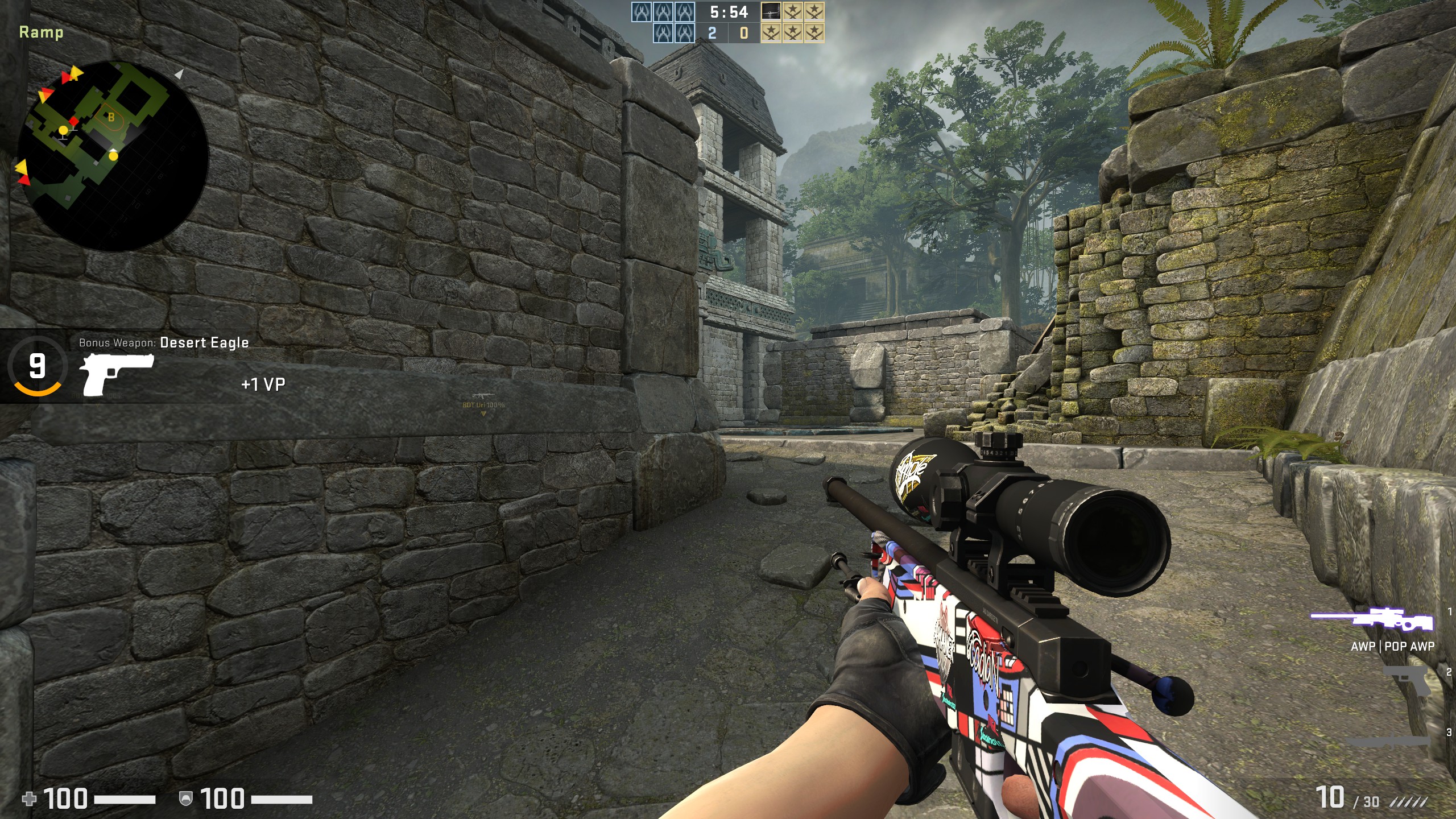Open the round timer showing 5:54
1456x819 pixels.
(x=730, y=11)
